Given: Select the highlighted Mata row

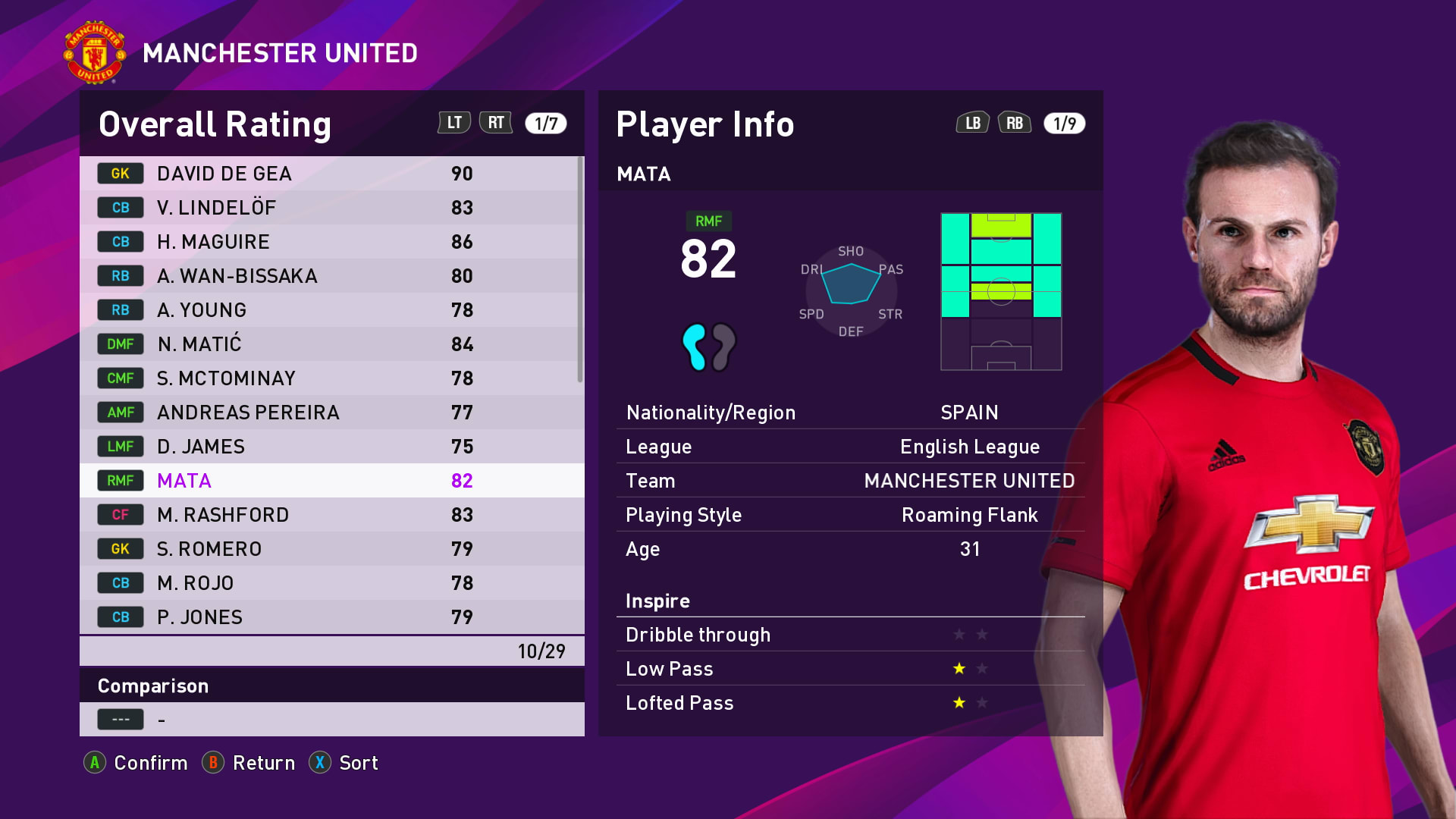Looking at the screenshot, I should [331, 481].
